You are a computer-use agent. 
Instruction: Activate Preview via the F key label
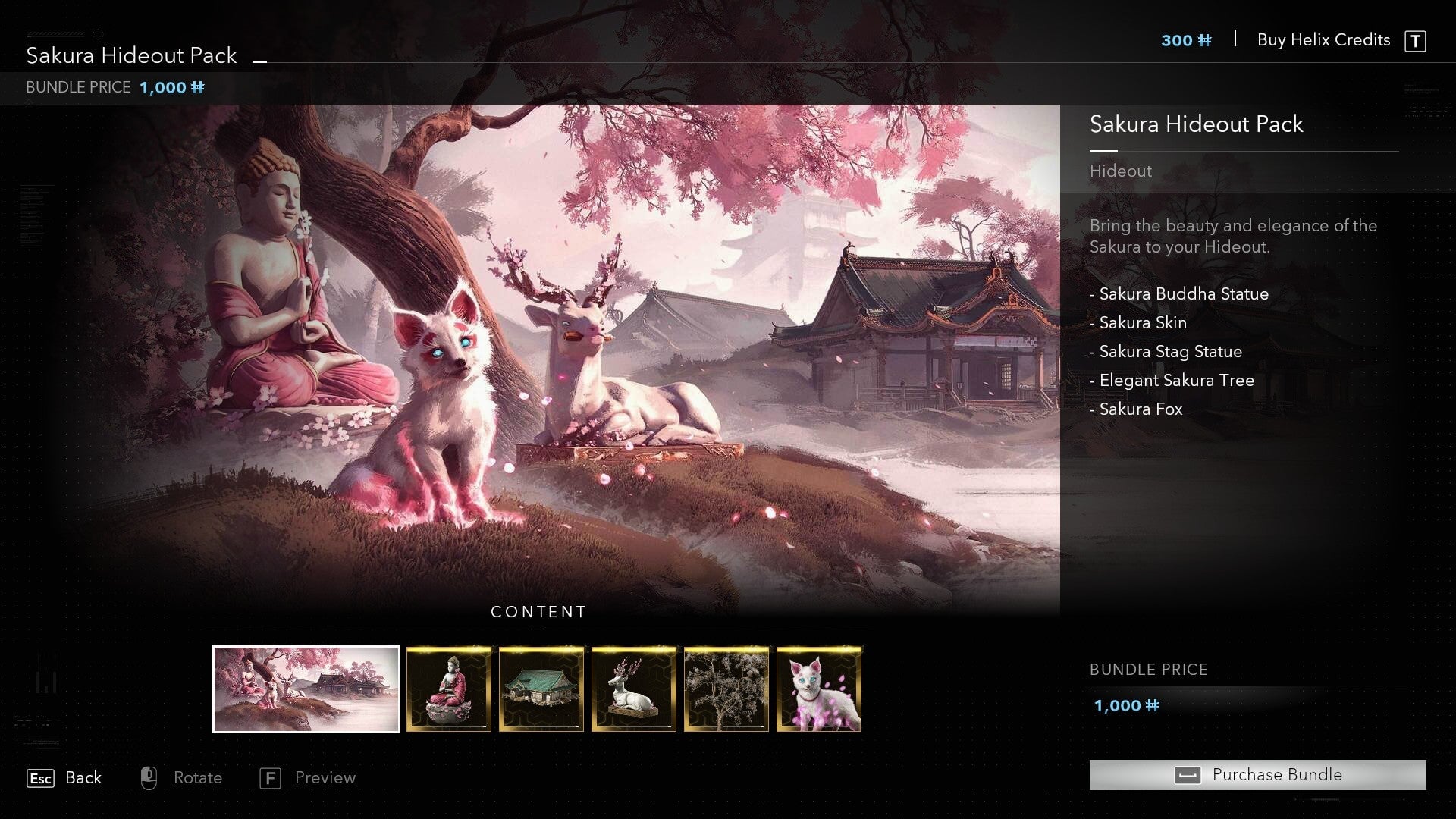325,777
